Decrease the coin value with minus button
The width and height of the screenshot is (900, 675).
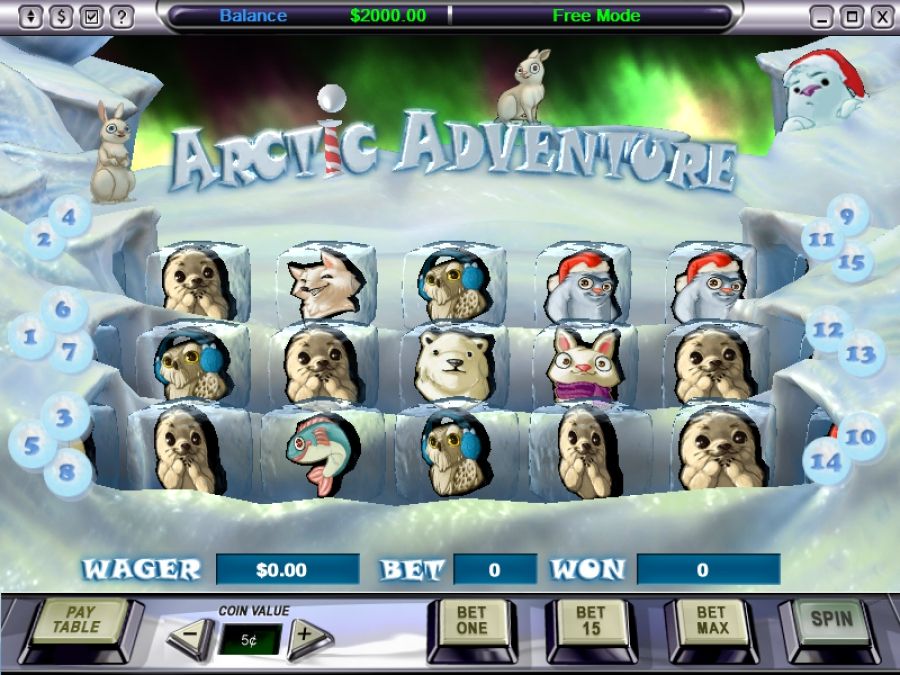point(190,638)
